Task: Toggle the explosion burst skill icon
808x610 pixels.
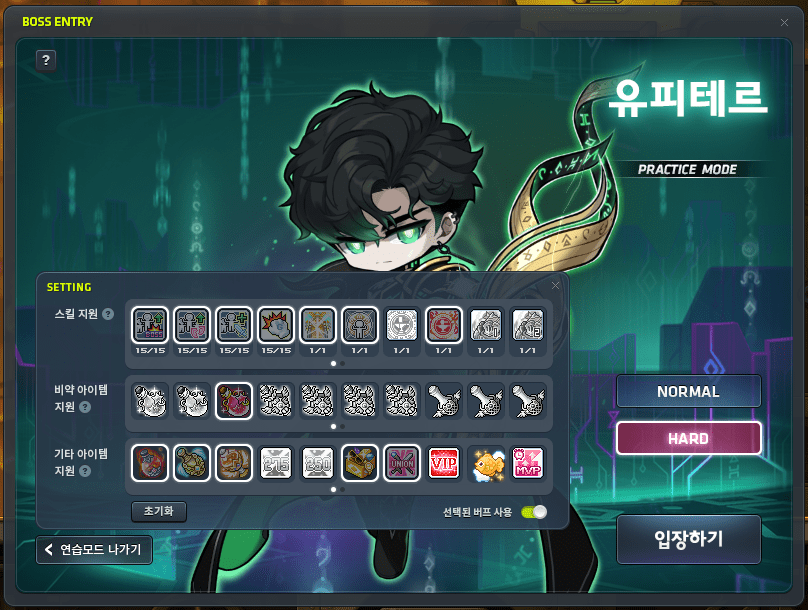Action: [275, 323]
